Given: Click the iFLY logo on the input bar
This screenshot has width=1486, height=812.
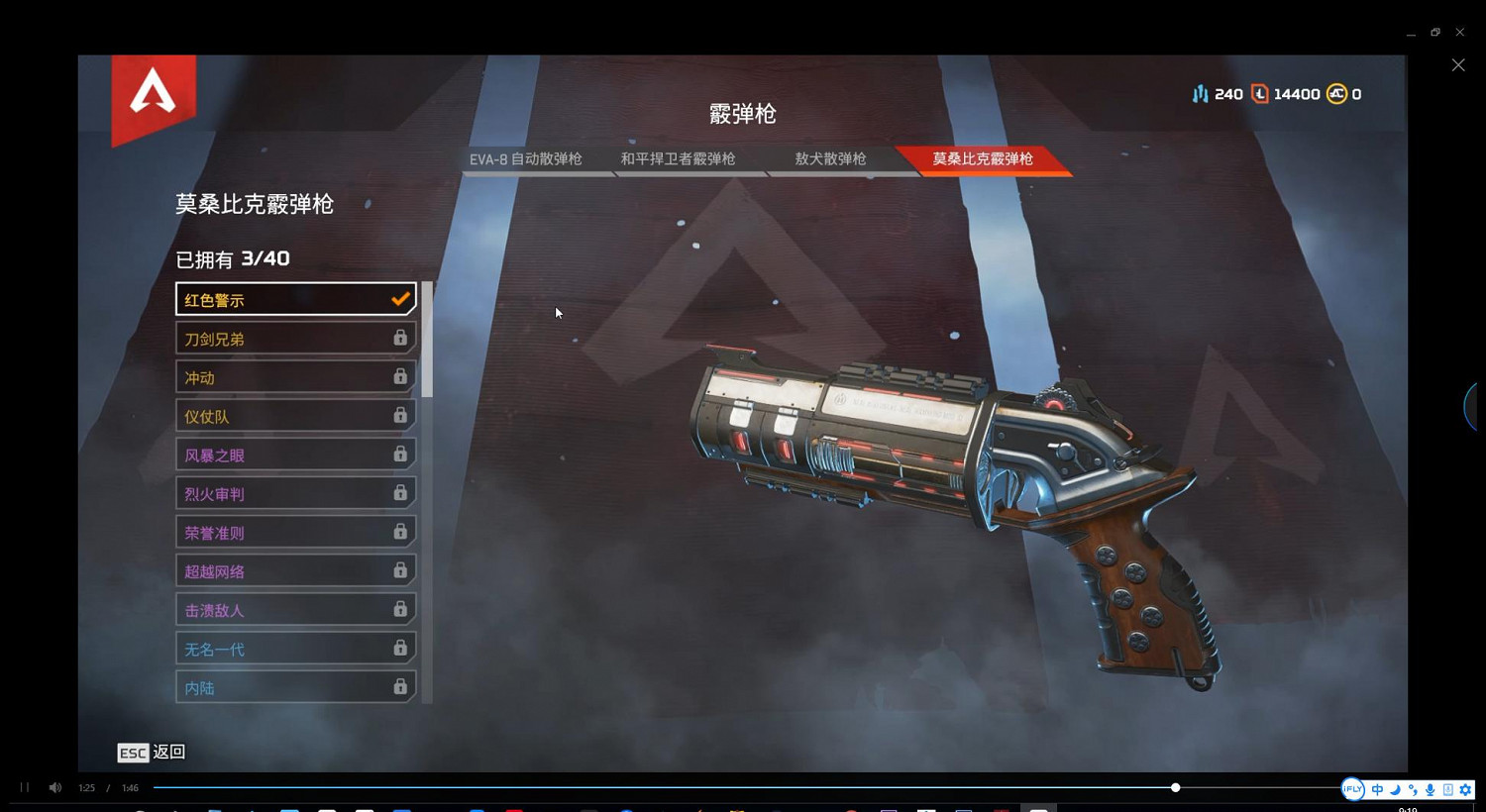Looking at the screenshot, I should [x=1353, y=789].
